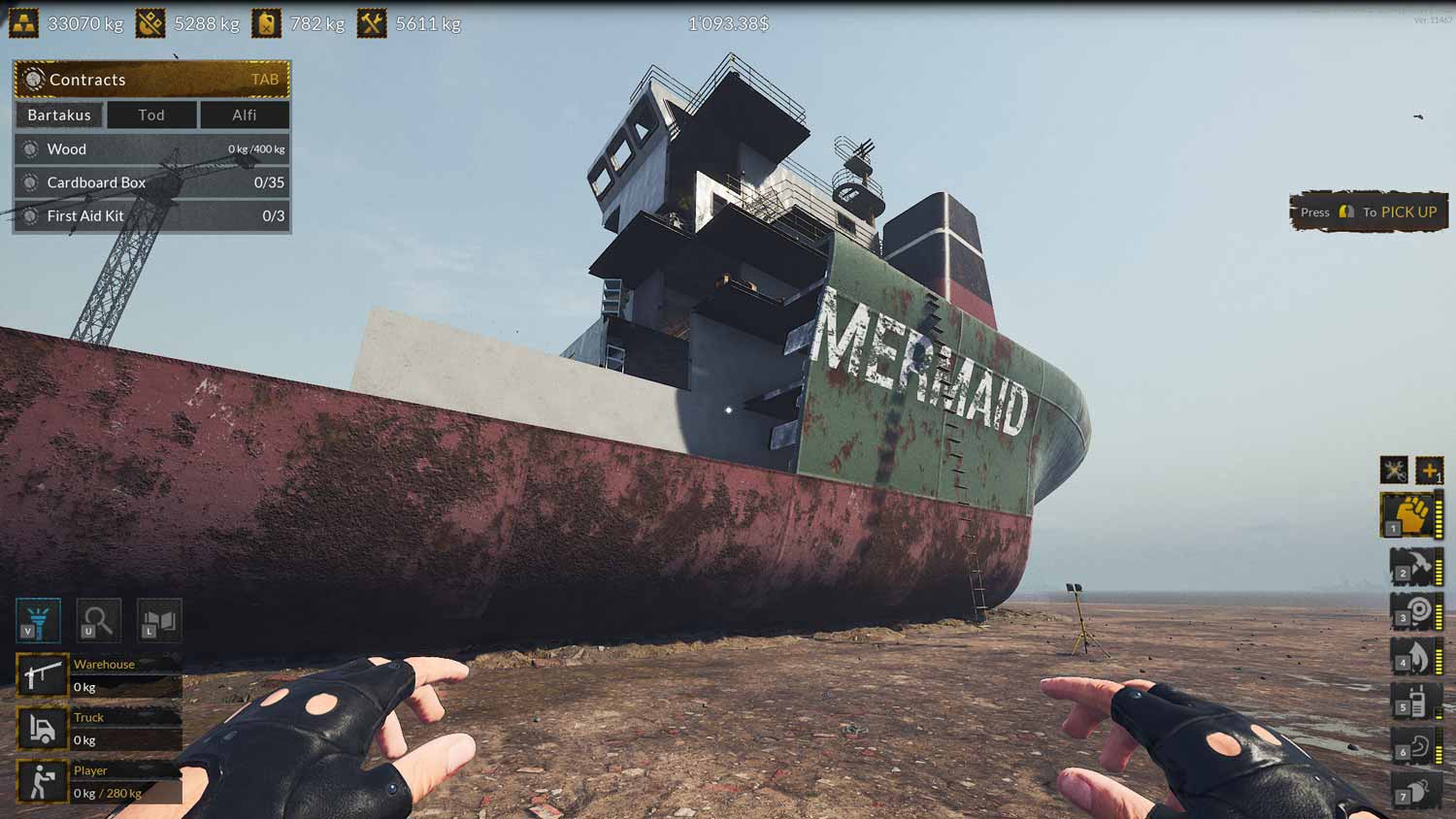The width and height of the screenshot is (1456, 819).
Task: Click the Bartakus contract button
Action: pyautogui.click(x=59, y=115)
